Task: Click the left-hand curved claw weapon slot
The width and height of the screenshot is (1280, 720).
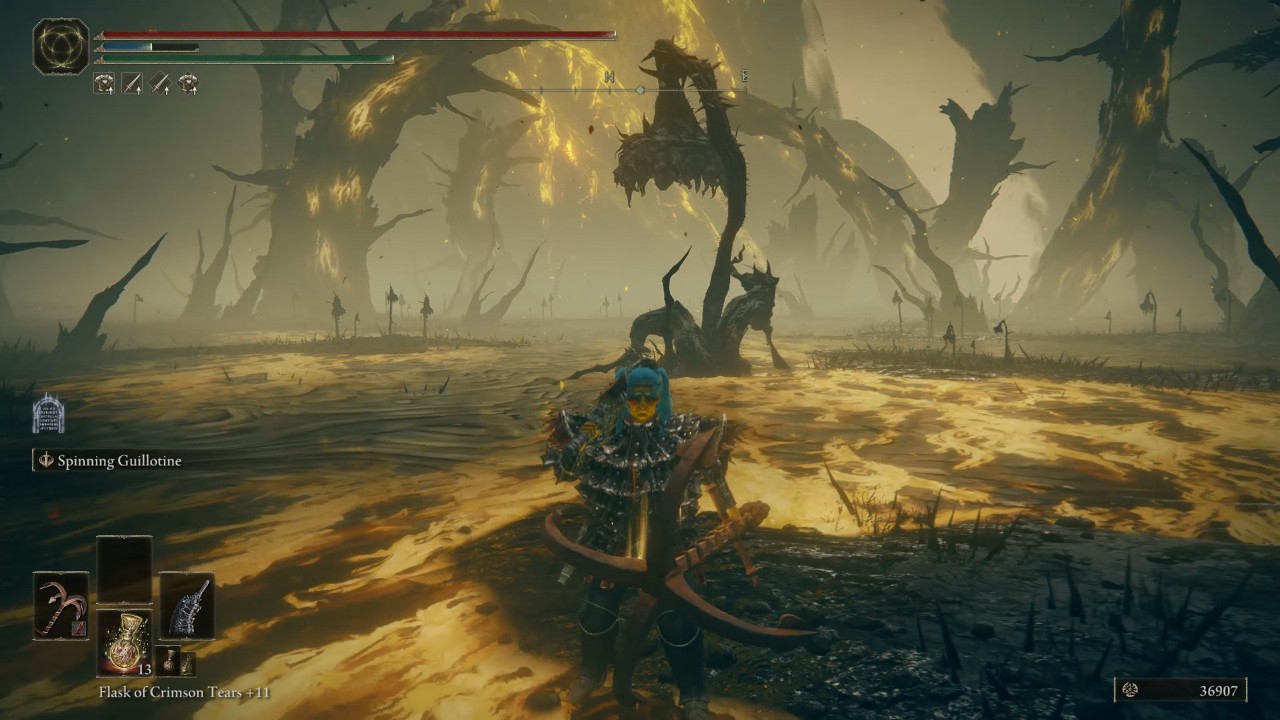Action: coord(60,605)
